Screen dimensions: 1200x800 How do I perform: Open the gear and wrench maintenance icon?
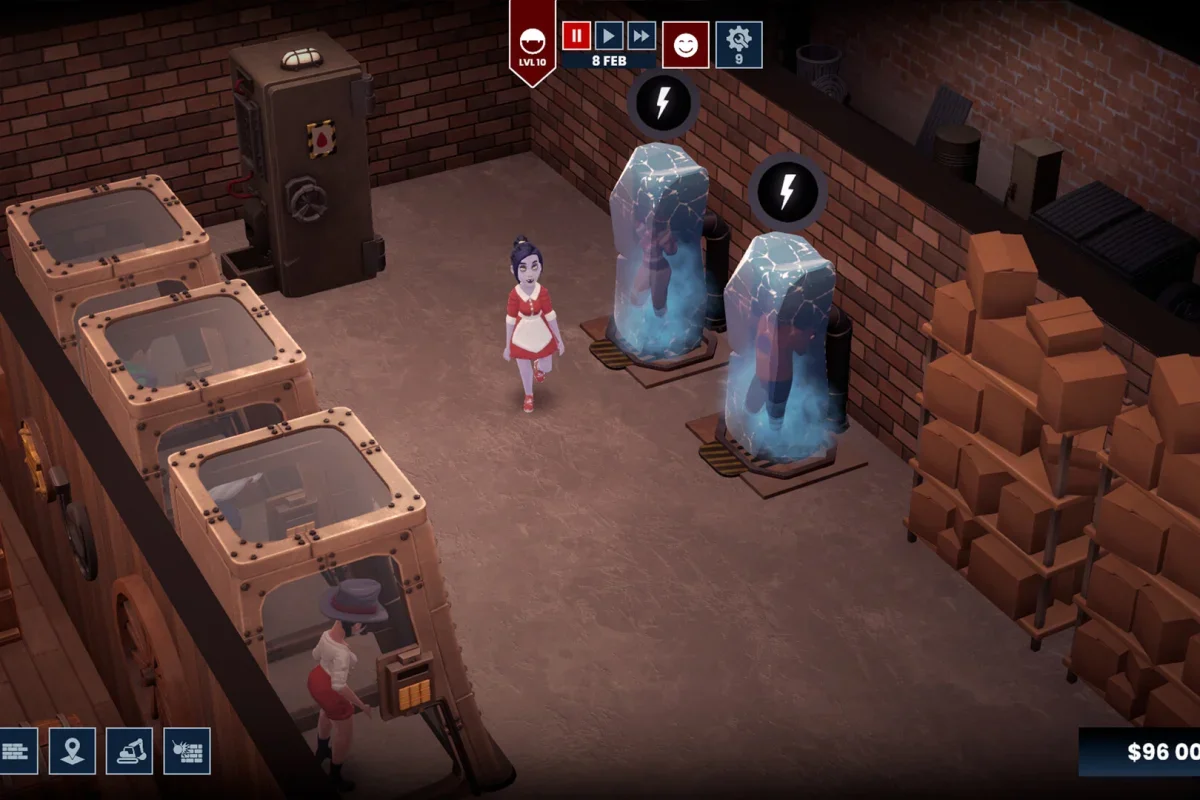pyautogui.click(x=739, y=45)
